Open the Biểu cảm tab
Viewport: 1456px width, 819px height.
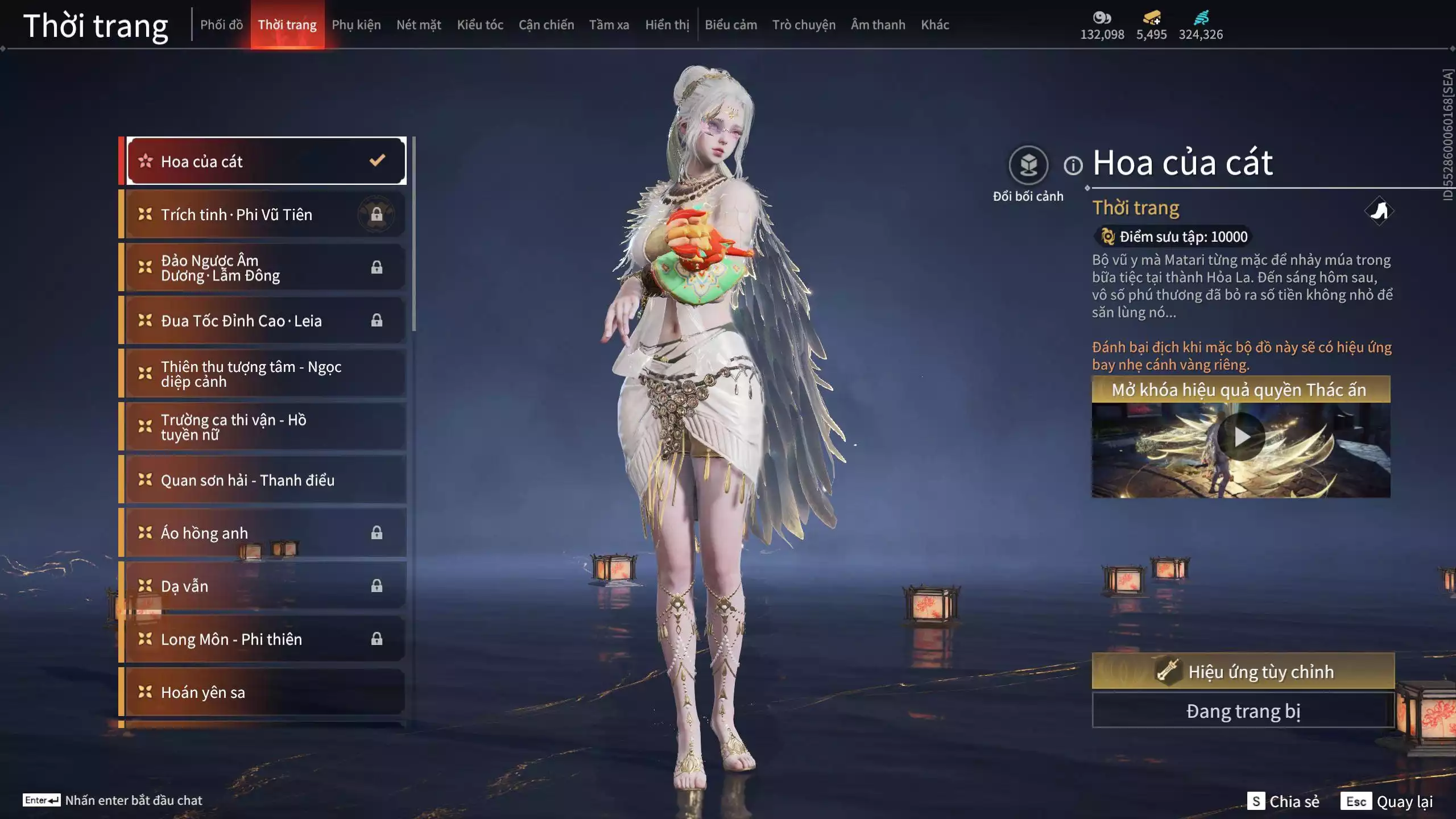click(731, 25)
